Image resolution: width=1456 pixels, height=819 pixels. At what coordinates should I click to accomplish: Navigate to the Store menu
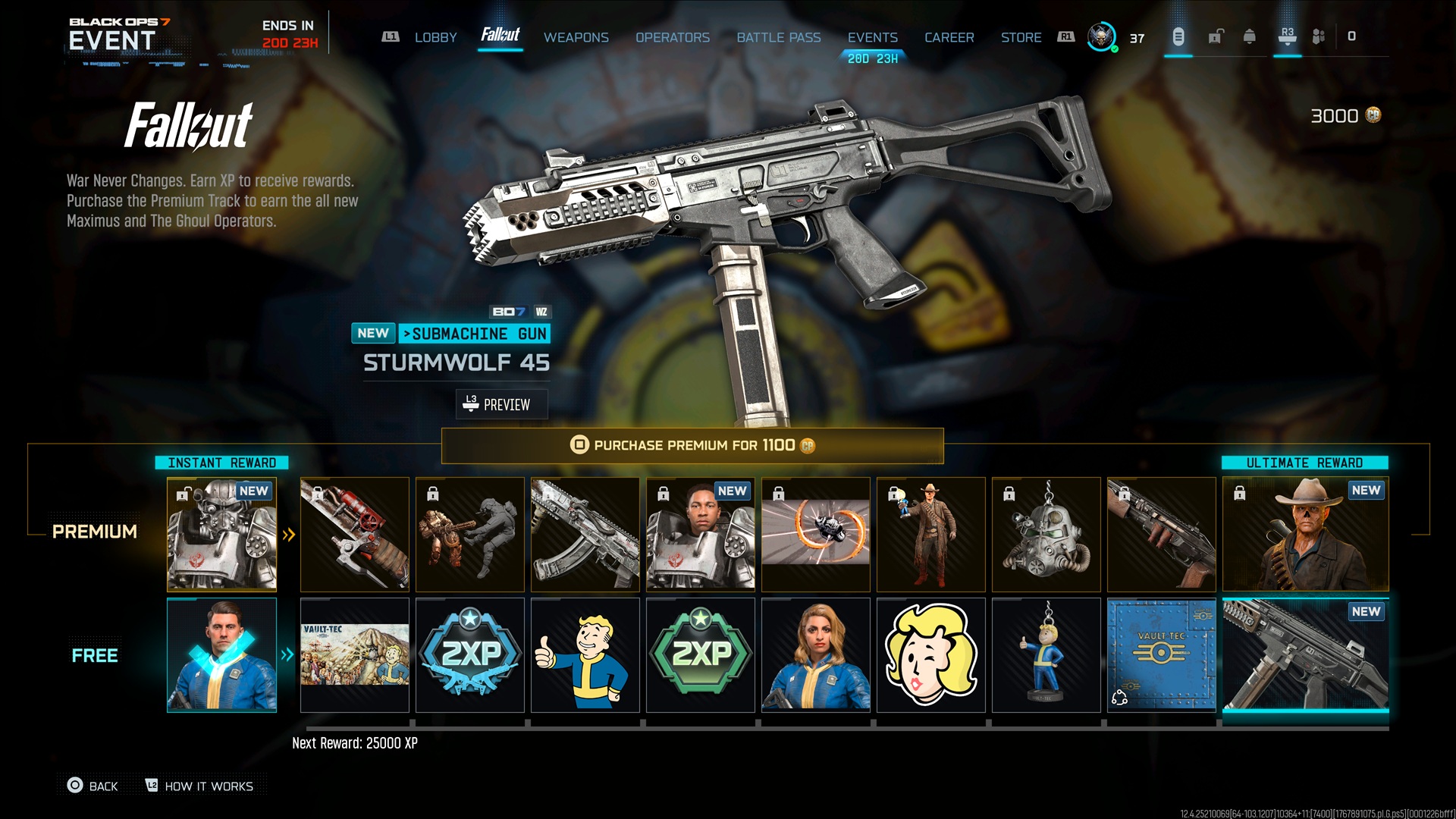coord(1021,37)
